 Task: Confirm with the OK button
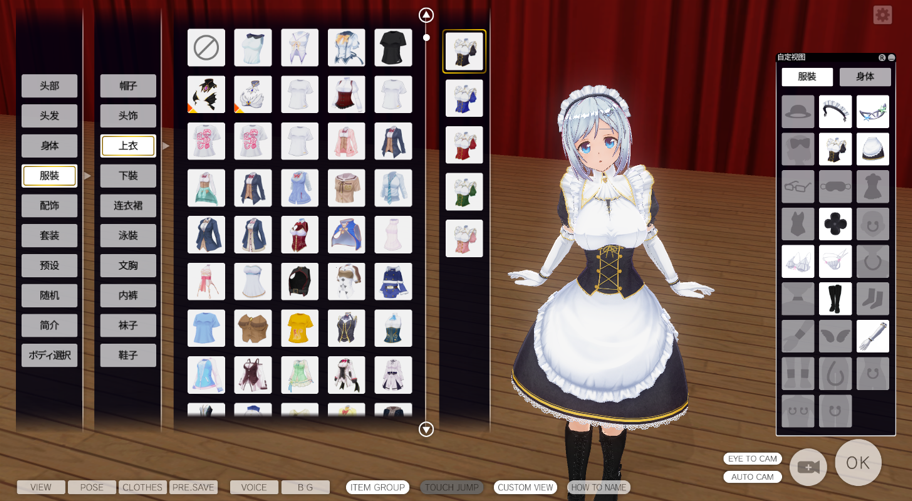[x=858, y=463]
